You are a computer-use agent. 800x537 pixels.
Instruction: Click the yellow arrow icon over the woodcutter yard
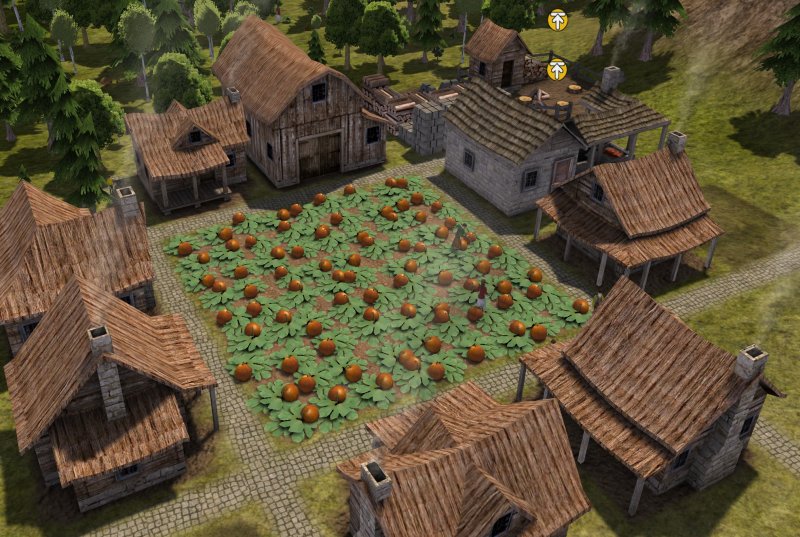tap(557, 69)
